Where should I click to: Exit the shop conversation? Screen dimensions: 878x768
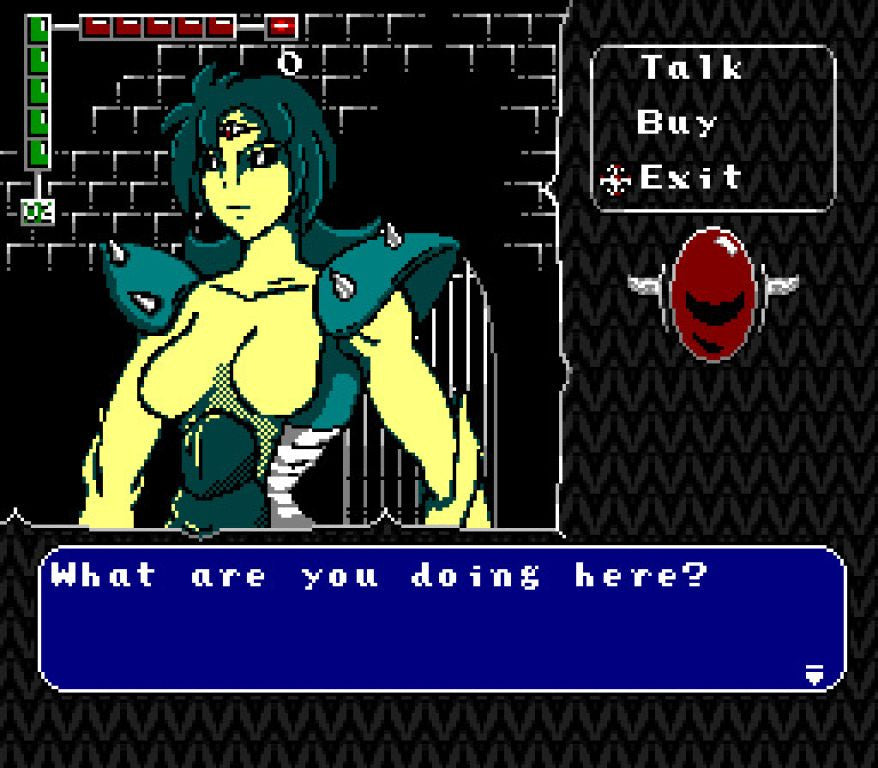point(690,178)
